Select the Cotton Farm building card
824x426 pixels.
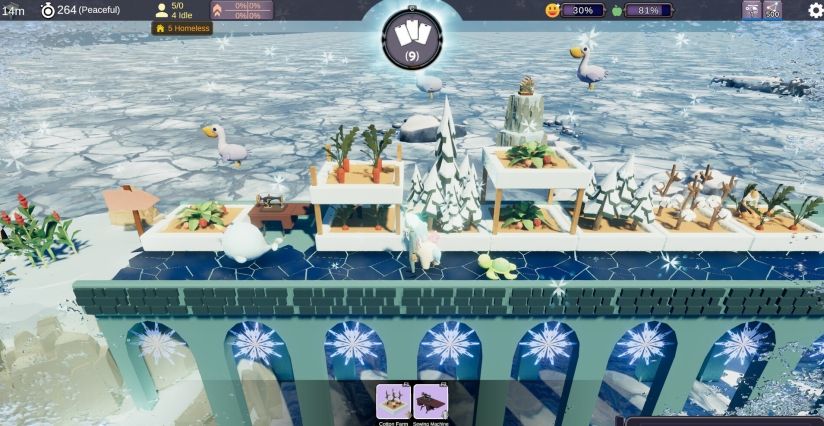tap(393, 401)
